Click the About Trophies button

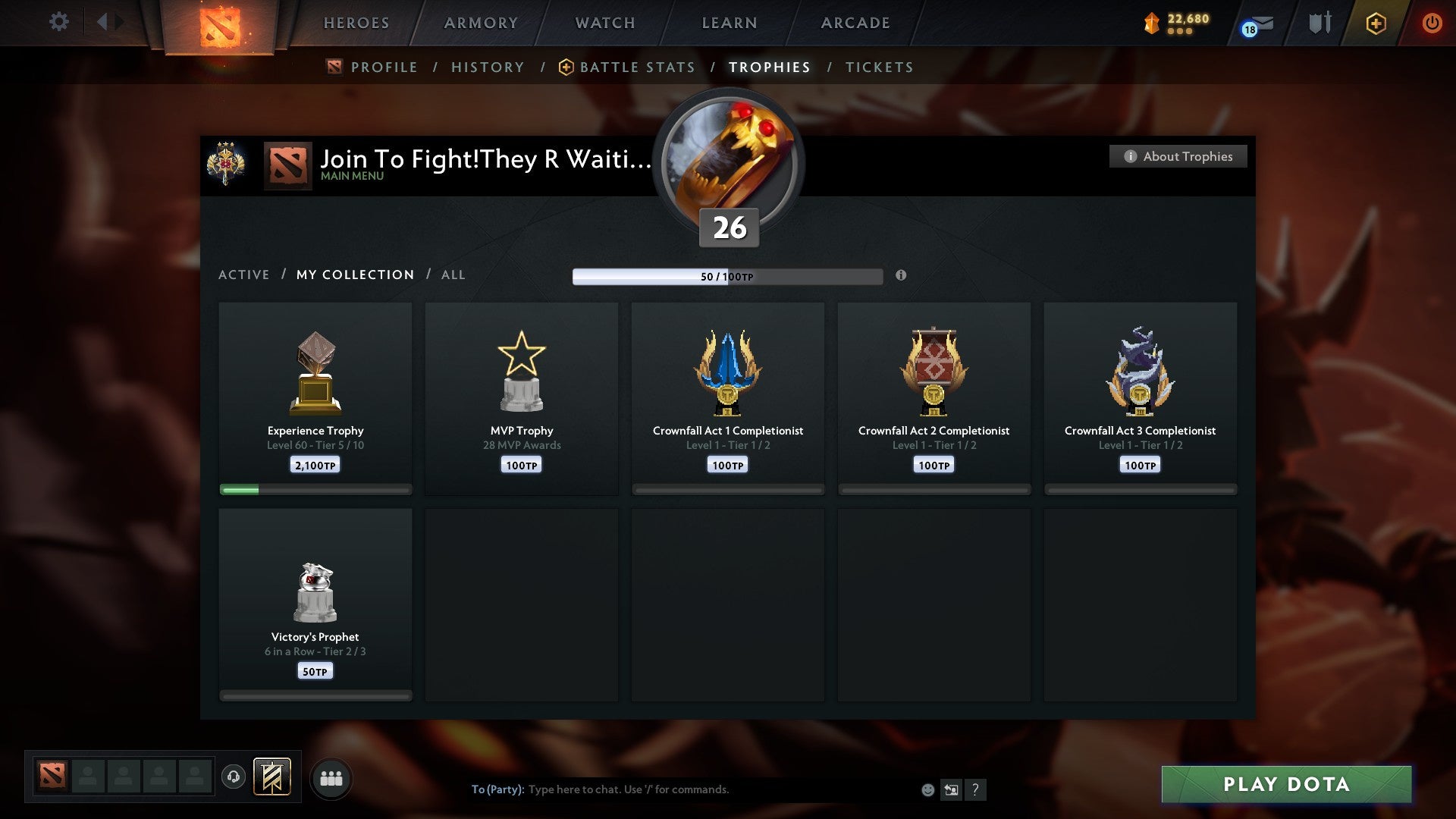1178,156
